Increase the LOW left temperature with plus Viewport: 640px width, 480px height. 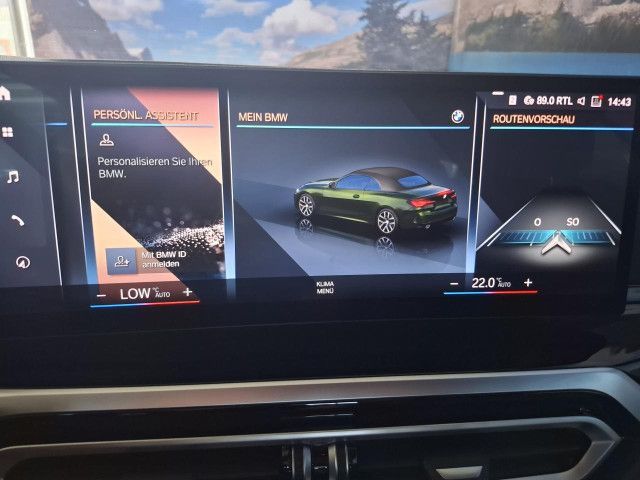187,293
